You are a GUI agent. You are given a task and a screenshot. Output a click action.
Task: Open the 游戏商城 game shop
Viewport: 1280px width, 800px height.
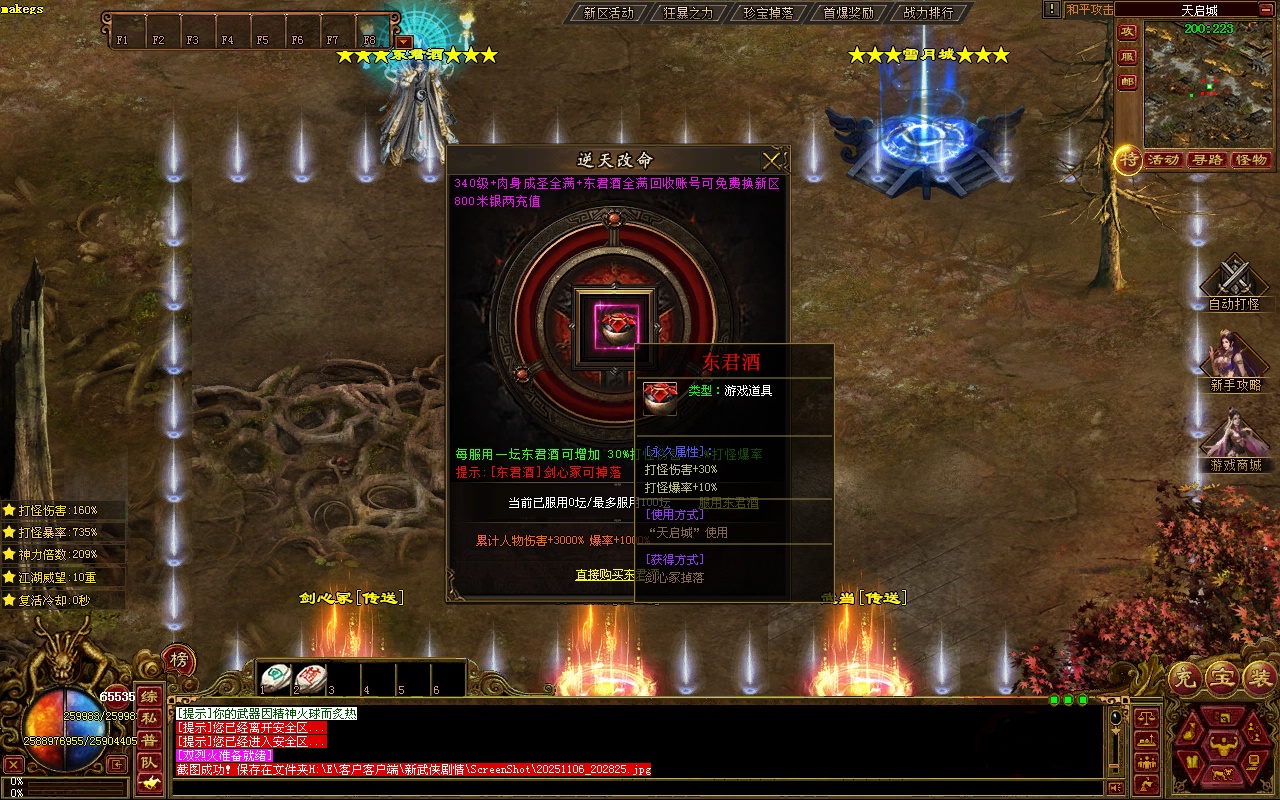coord(1234,438)
